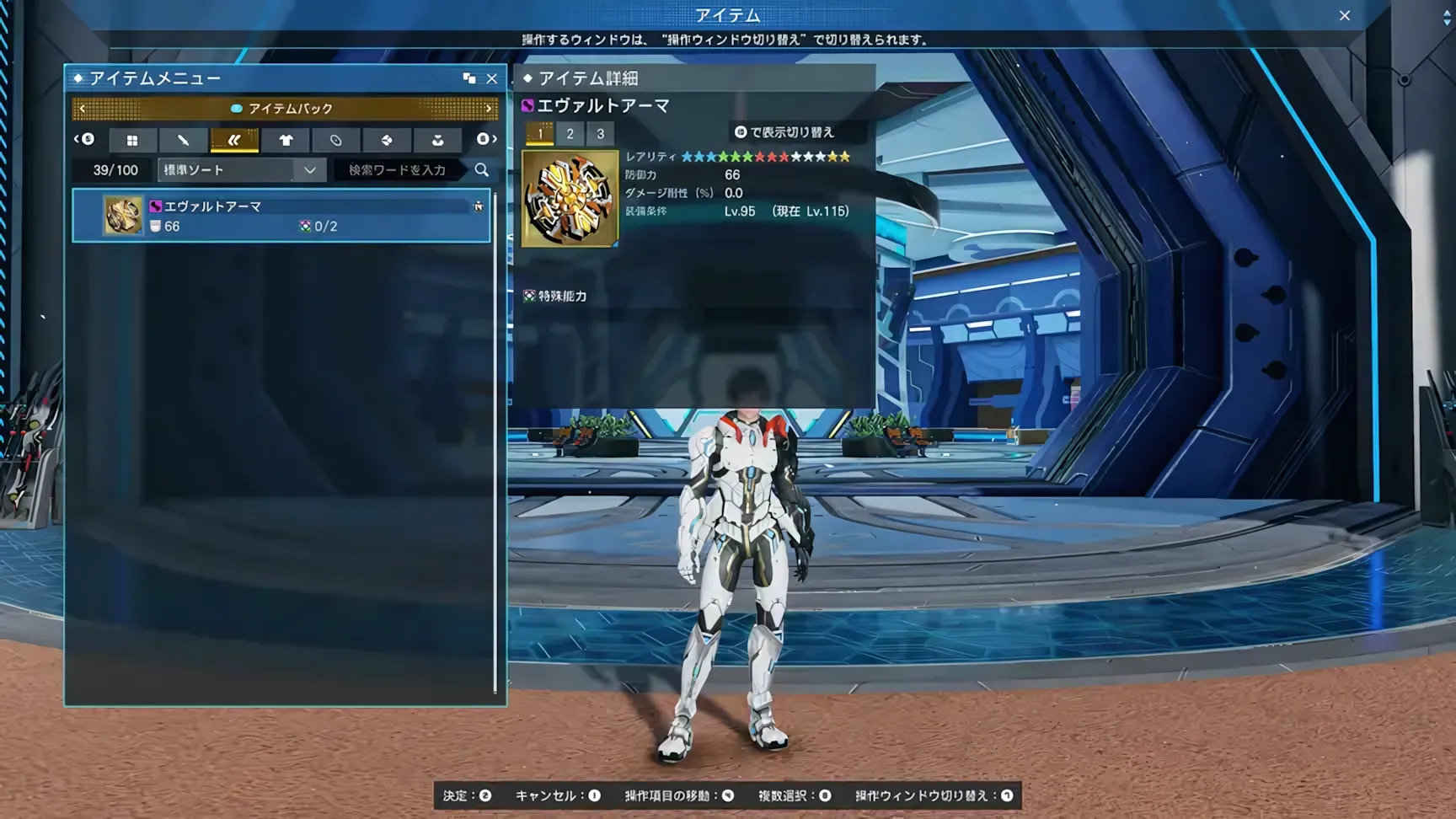
Task: Show all items with the grid tab
Action: click(132, 140)
